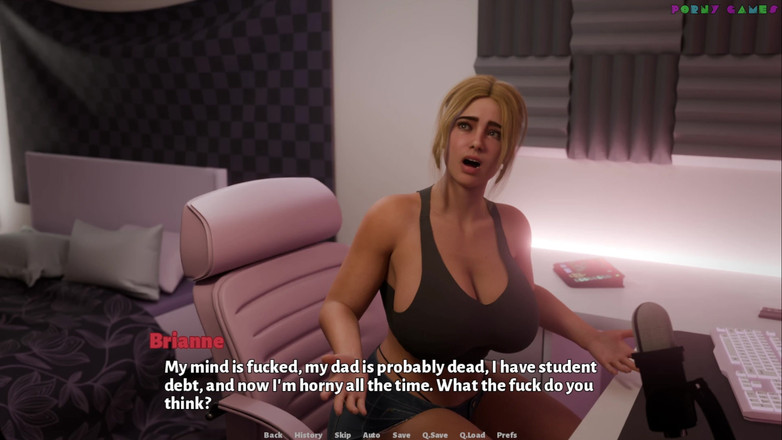
Task: Open the dialogue History log
Action: (x=308, y=435)
